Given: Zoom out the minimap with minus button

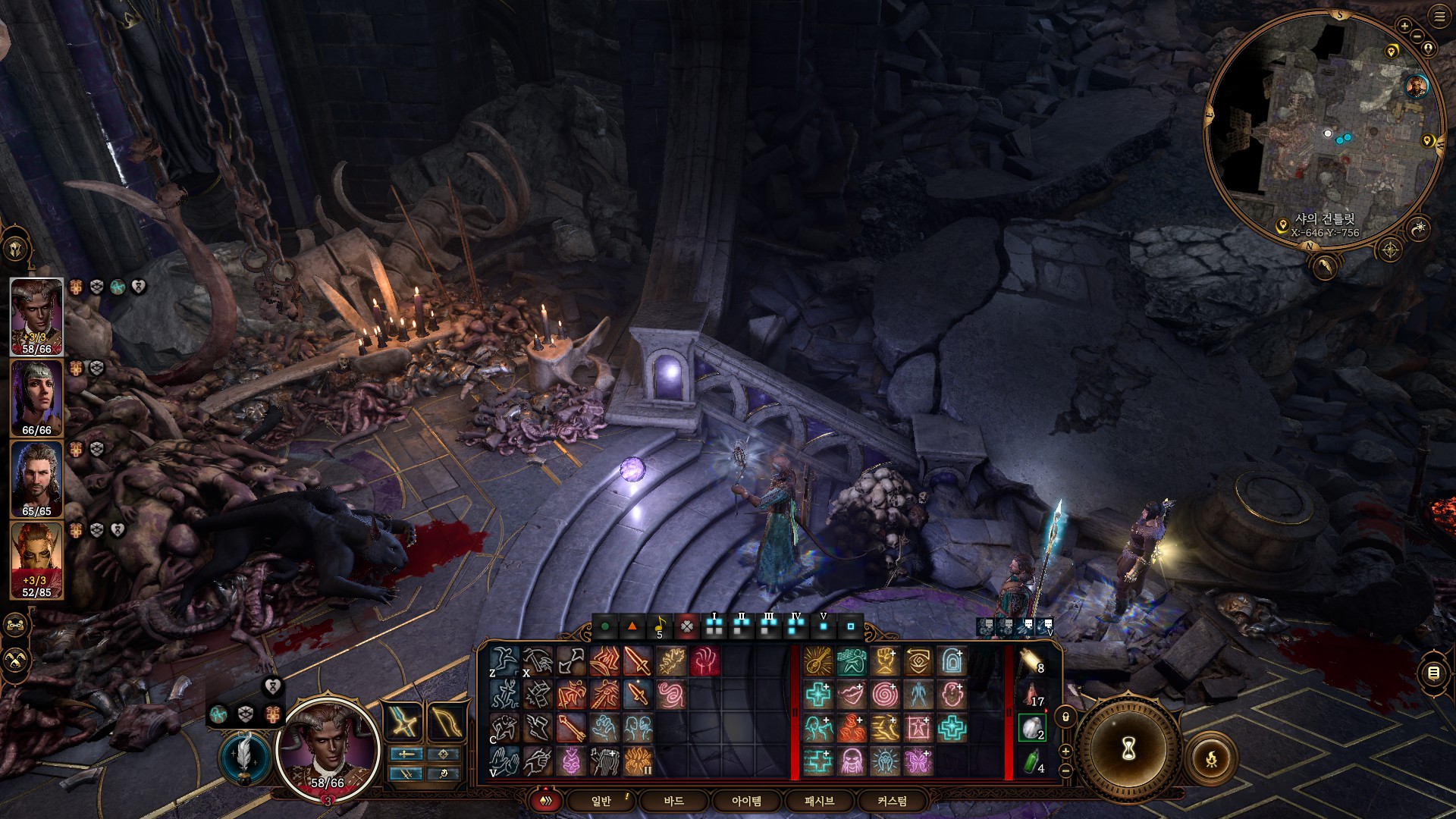Looking at the screenshot, I should (1418, 36).
